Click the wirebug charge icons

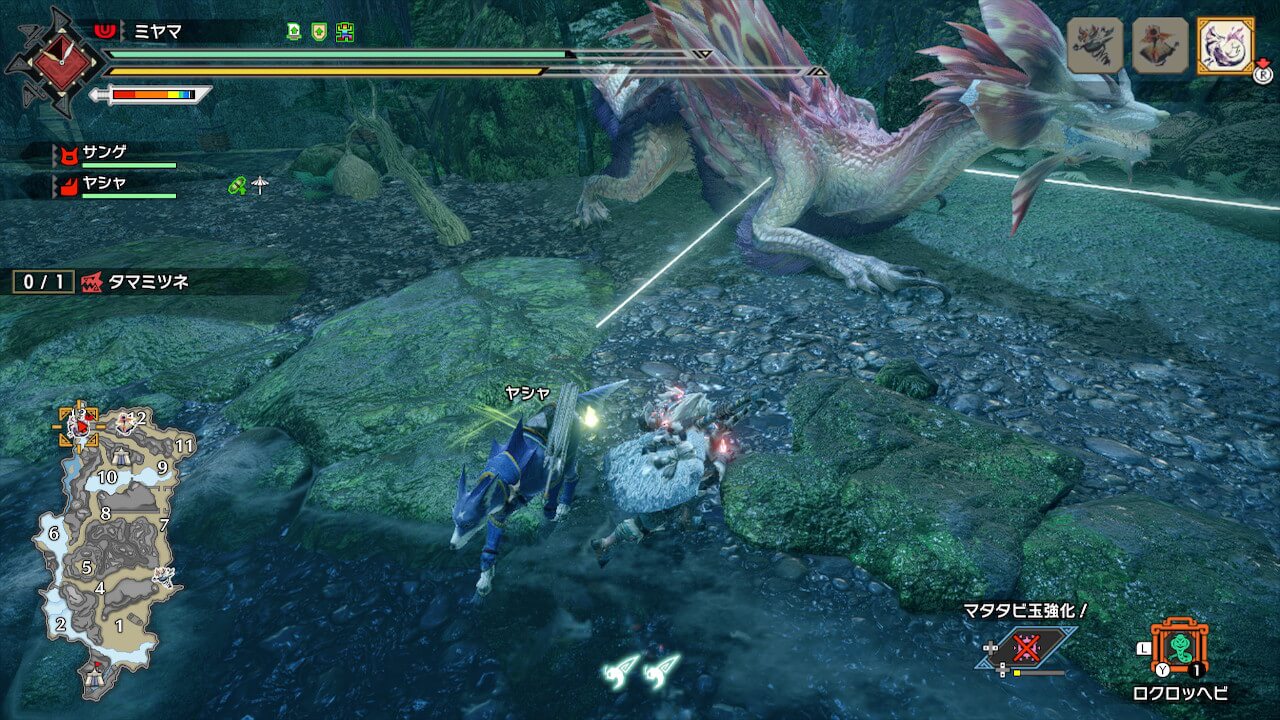[640, 668]
